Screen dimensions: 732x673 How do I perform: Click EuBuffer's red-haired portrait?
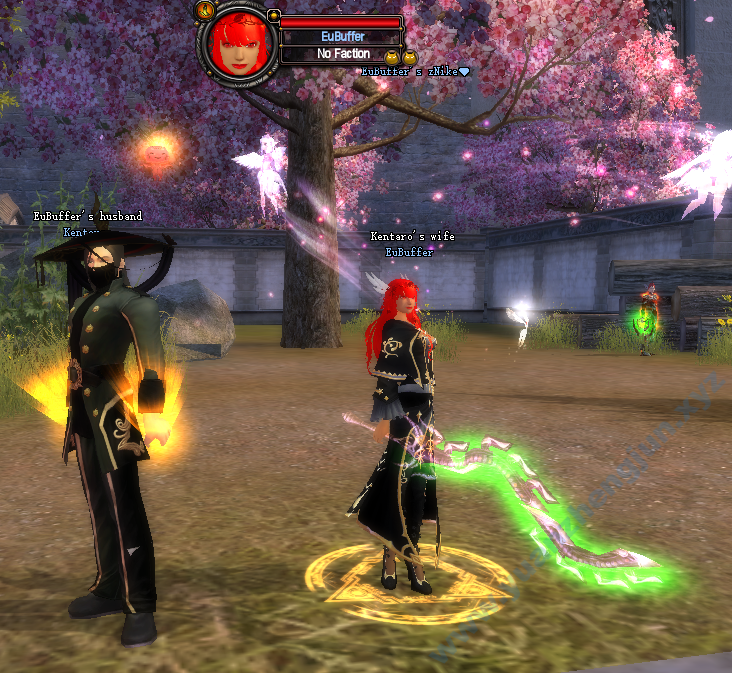pyautogui.click(x=239, y=45)
